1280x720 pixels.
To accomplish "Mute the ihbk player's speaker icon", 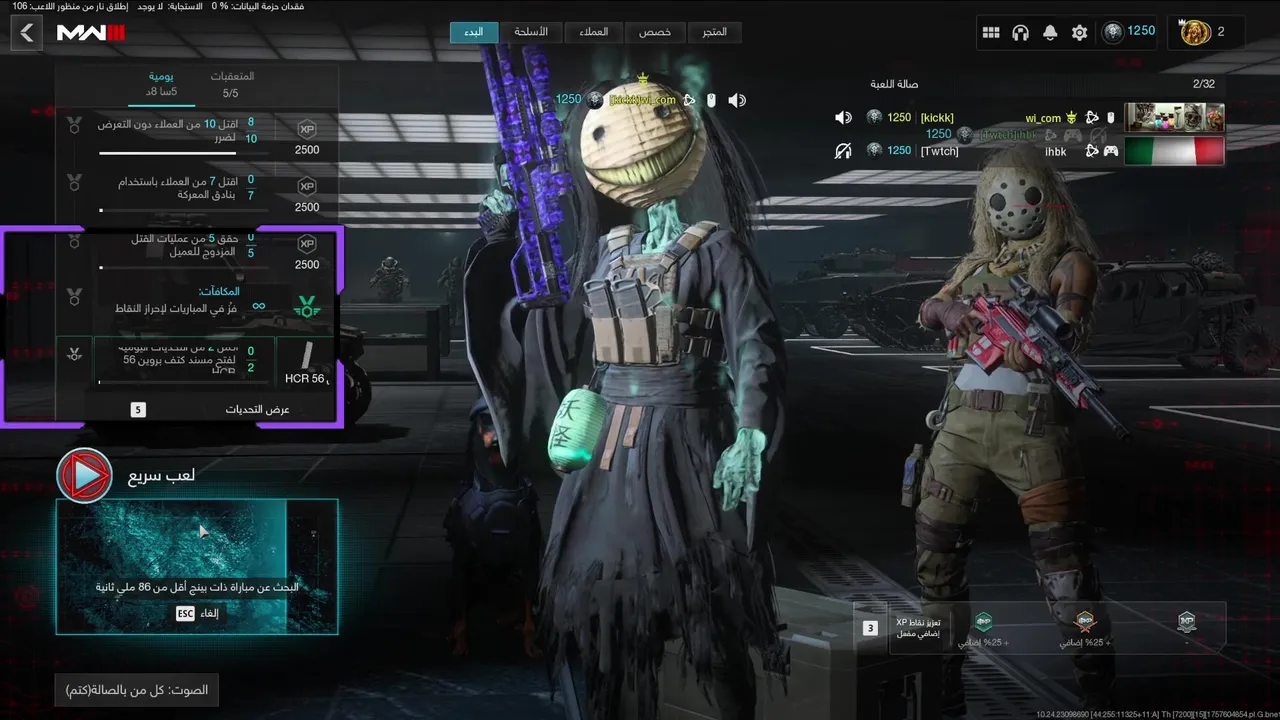I will pyautogui.click(x=843, y=151).
